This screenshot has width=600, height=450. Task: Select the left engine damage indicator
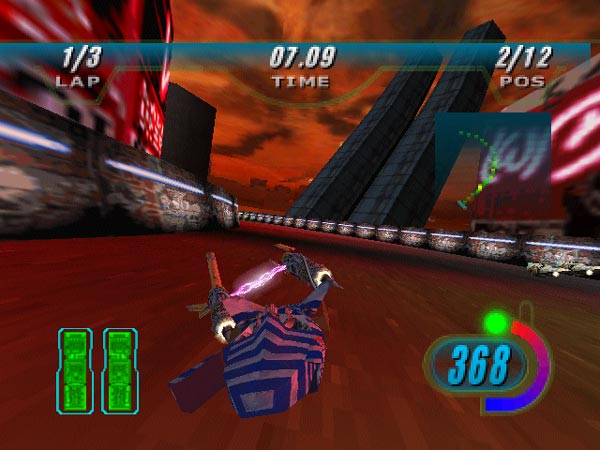coord(75,371)
